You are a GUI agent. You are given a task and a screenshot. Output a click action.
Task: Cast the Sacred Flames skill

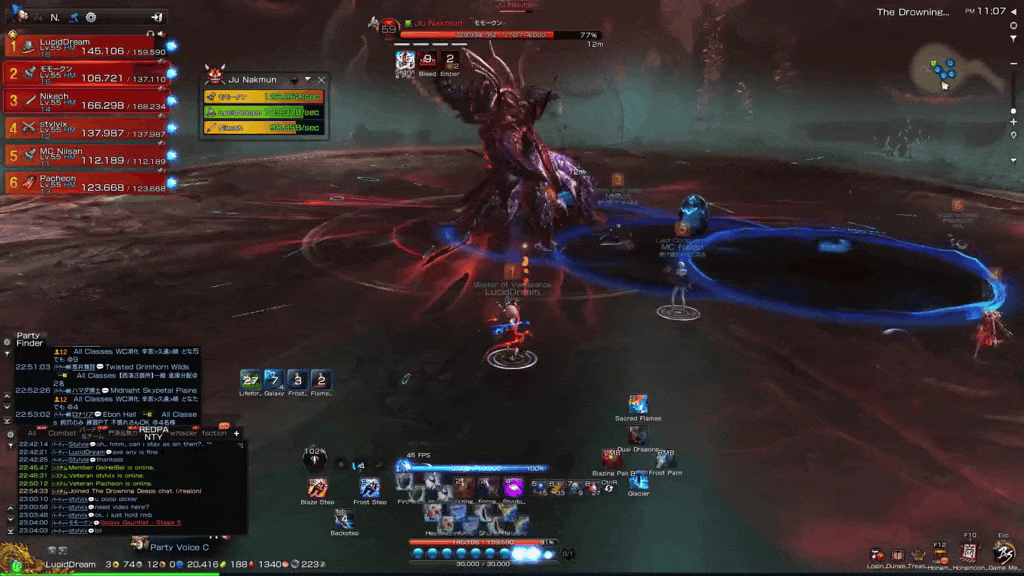click(x=638, y=404)
